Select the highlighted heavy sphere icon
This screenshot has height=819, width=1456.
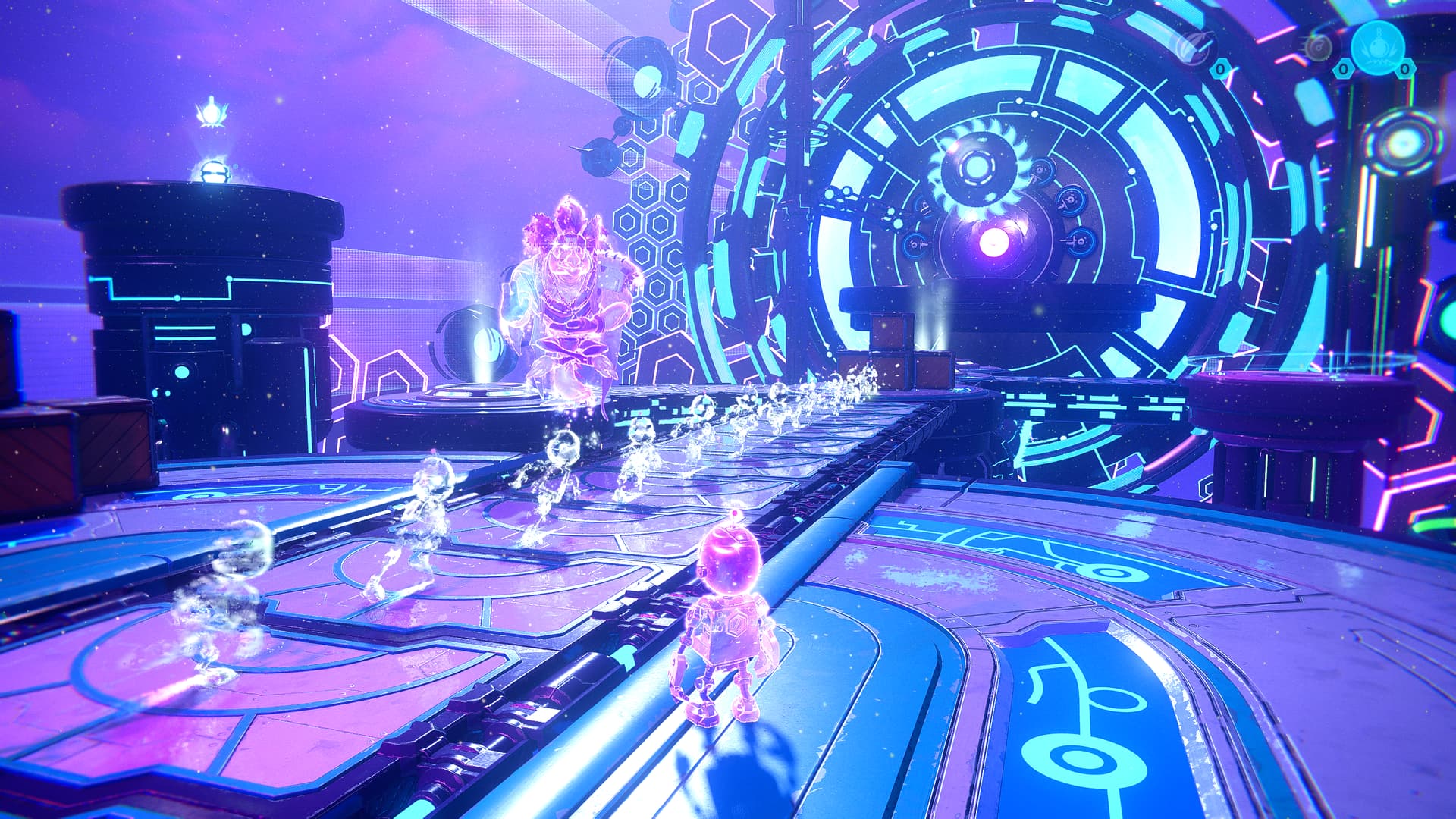click(x=1378, y=46)
